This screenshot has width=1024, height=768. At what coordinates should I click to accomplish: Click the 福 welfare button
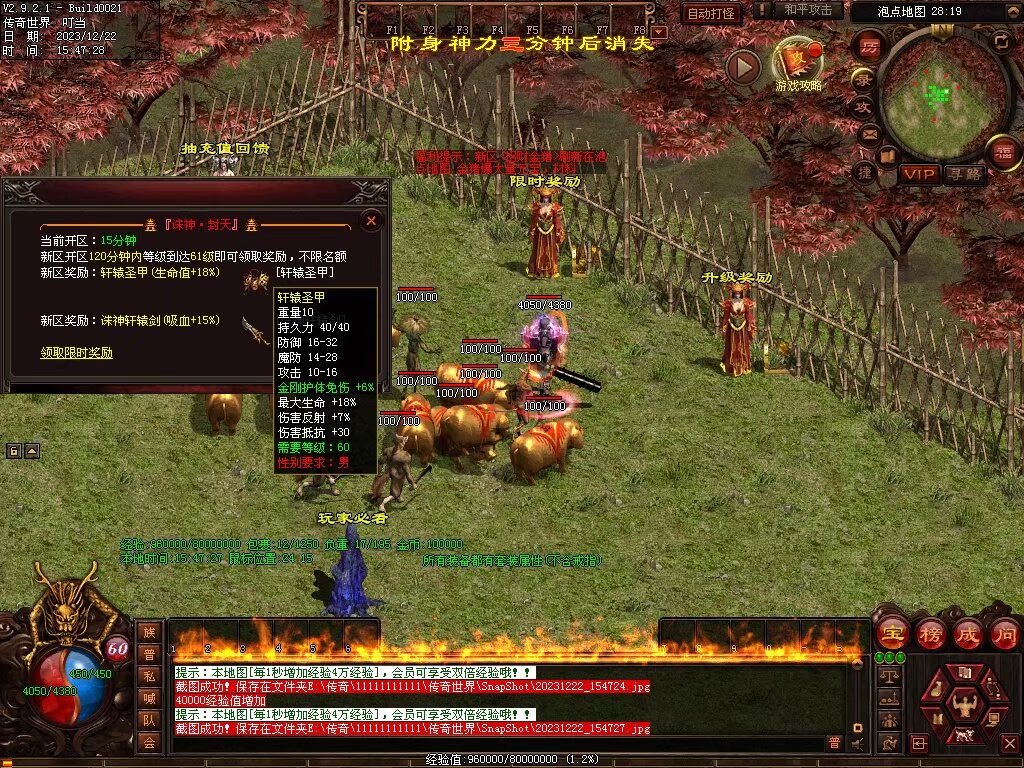1003,153
